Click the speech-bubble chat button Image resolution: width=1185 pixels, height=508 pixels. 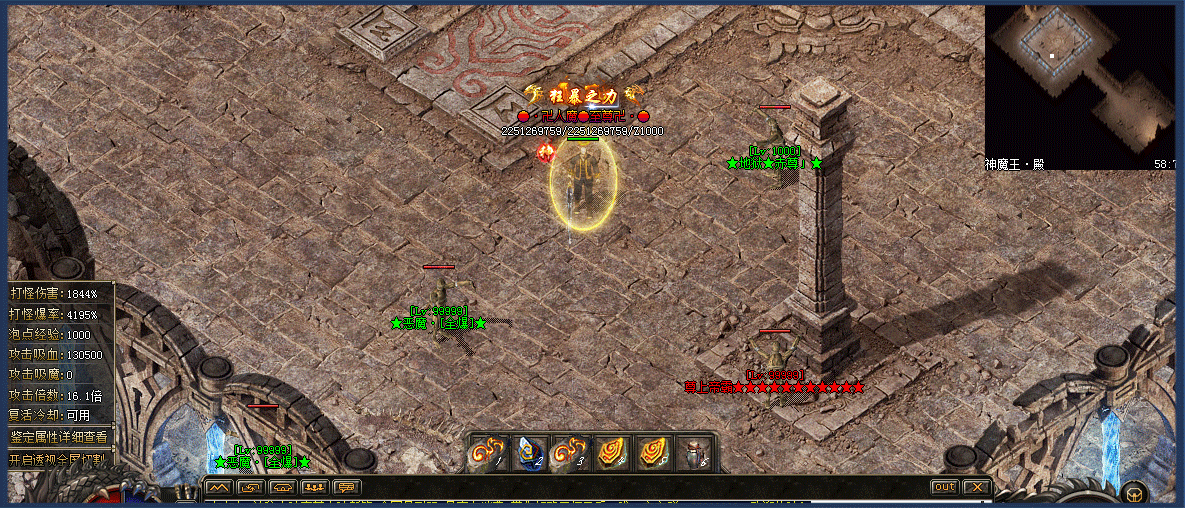(347, 488)
